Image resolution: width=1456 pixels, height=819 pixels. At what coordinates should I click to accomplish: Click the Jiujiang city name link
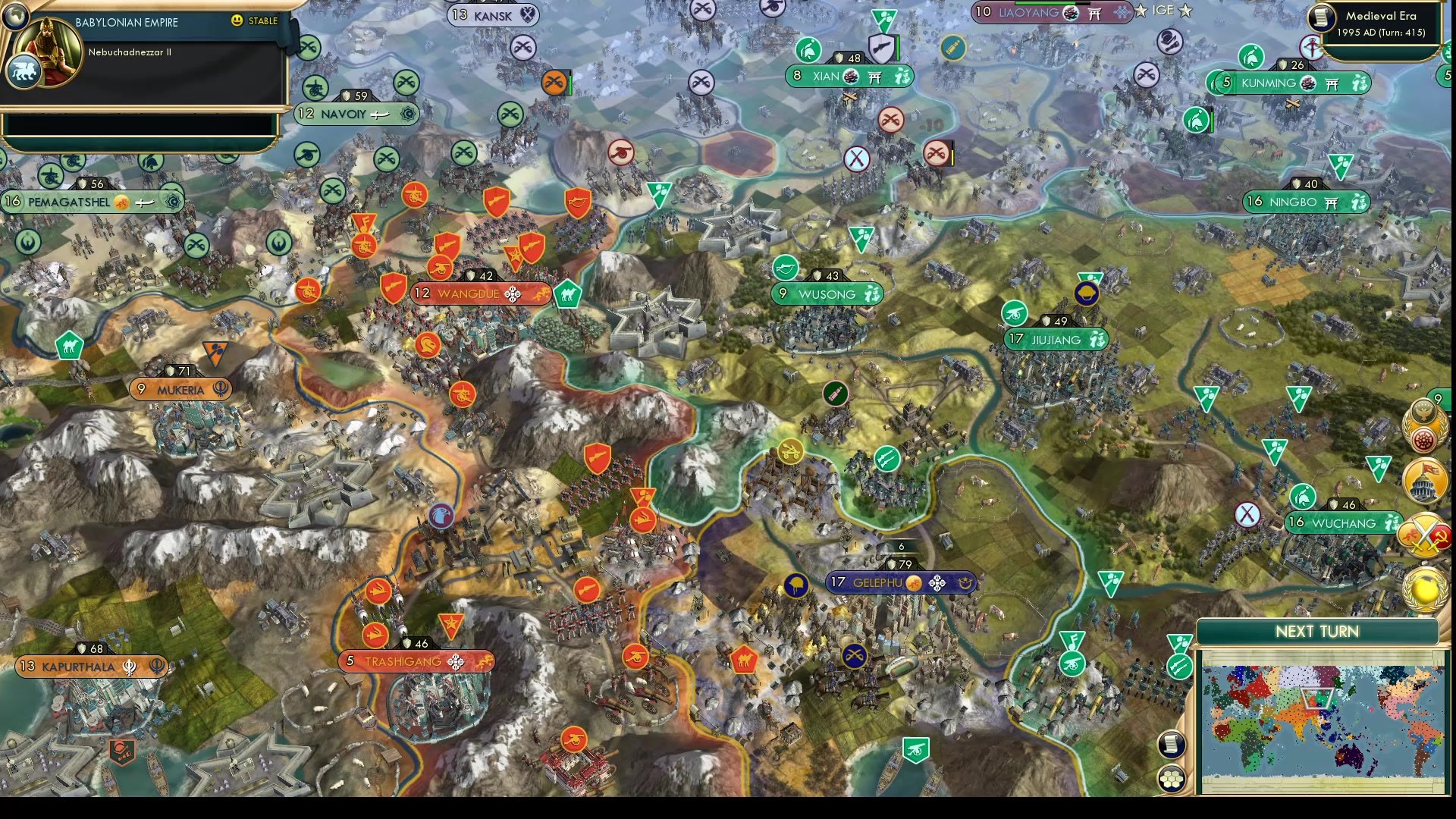point(1056,340)
